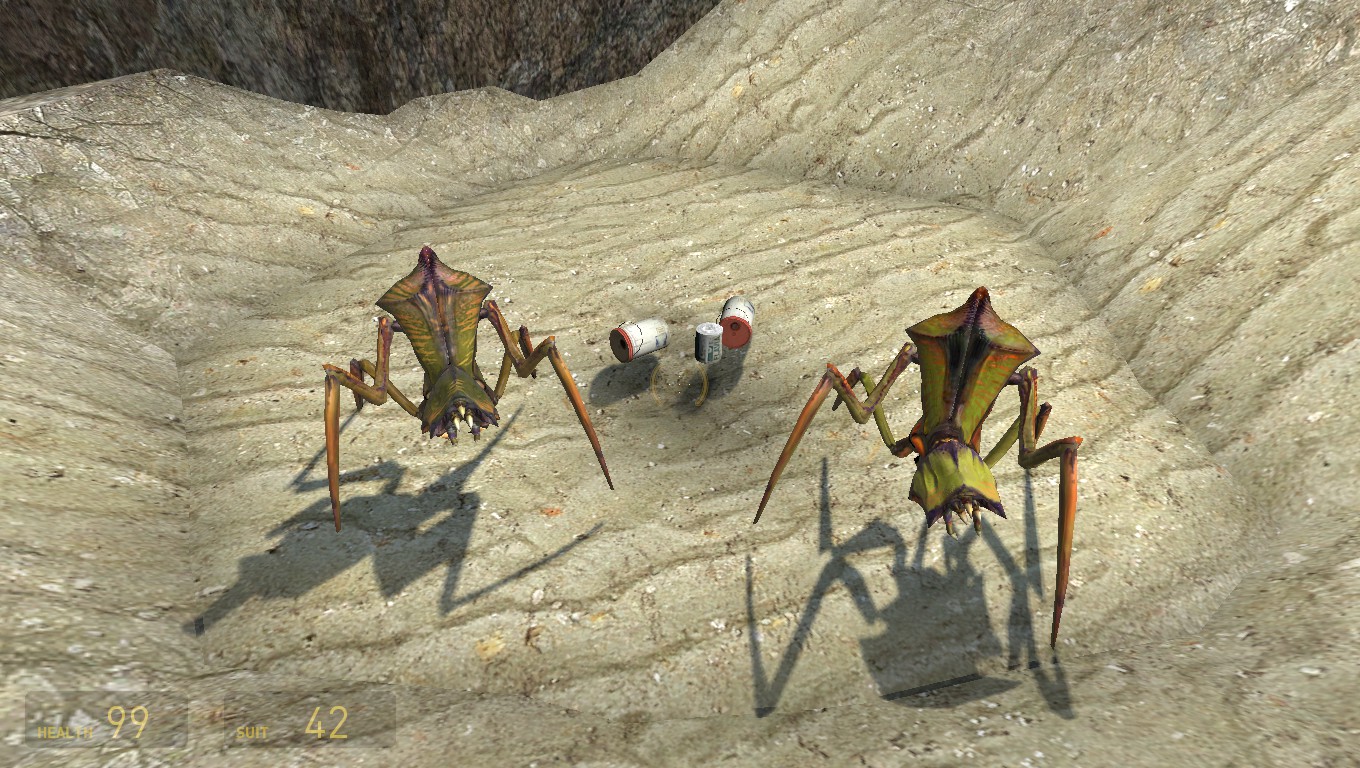The width and height of the screenshot is (1360, 768).
Task: Click the fallen white soda can
Action: [x=640, y=340]
